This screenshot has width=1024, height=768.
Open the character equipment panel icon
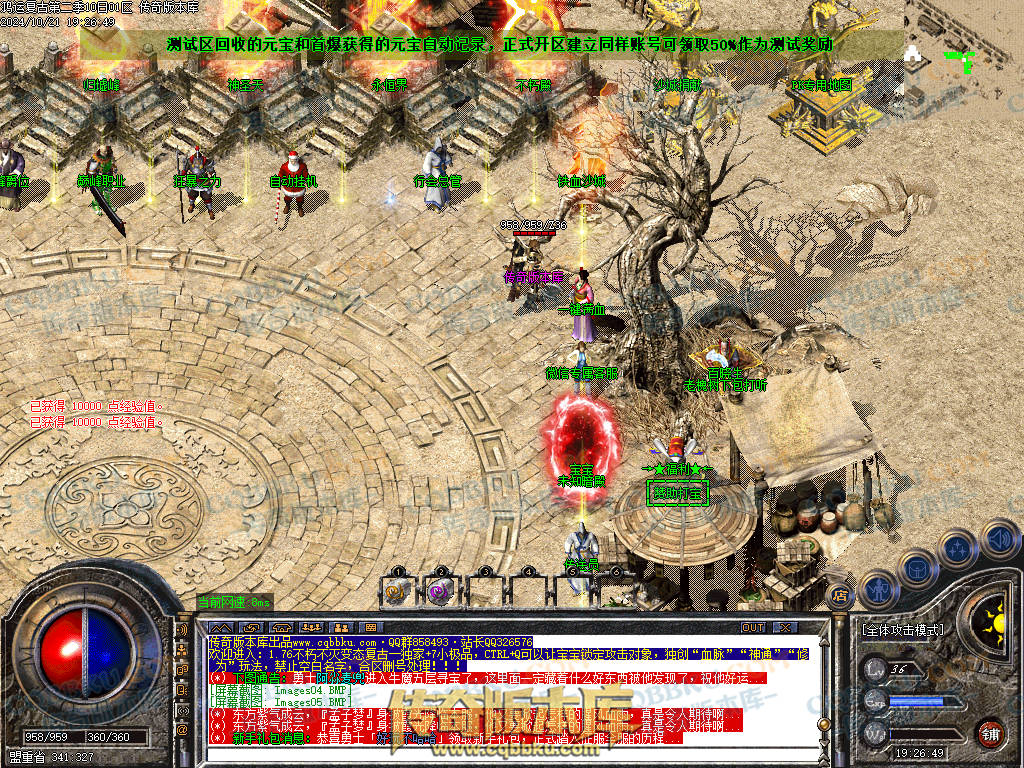(x=877, y=590)
